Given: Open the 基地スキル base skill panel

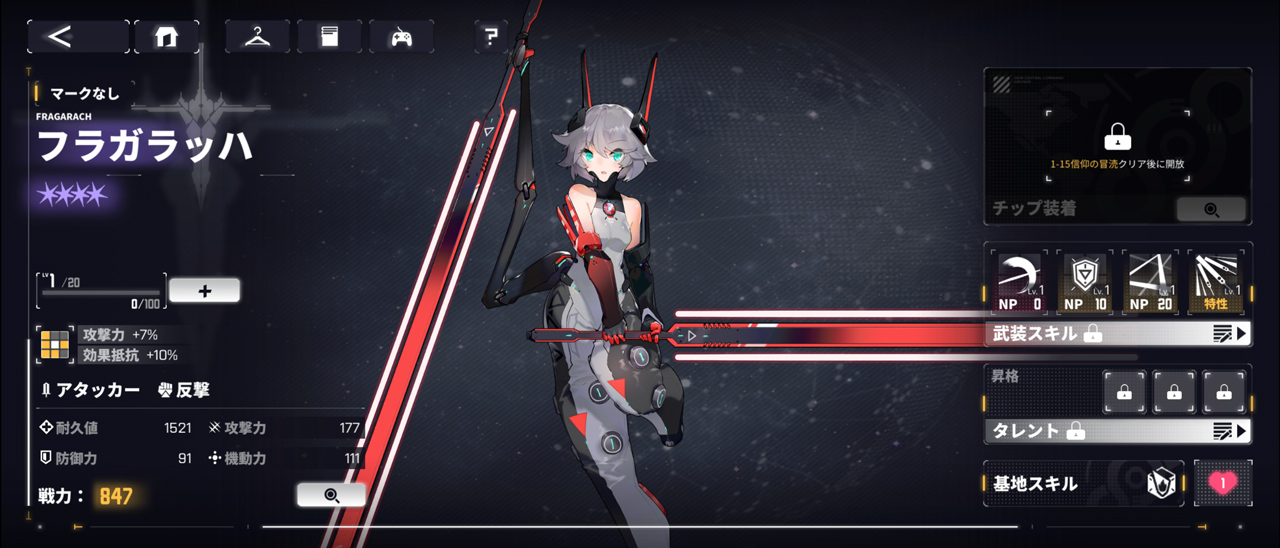Looking at the screenshot, I should click(x=1084, y=484).
